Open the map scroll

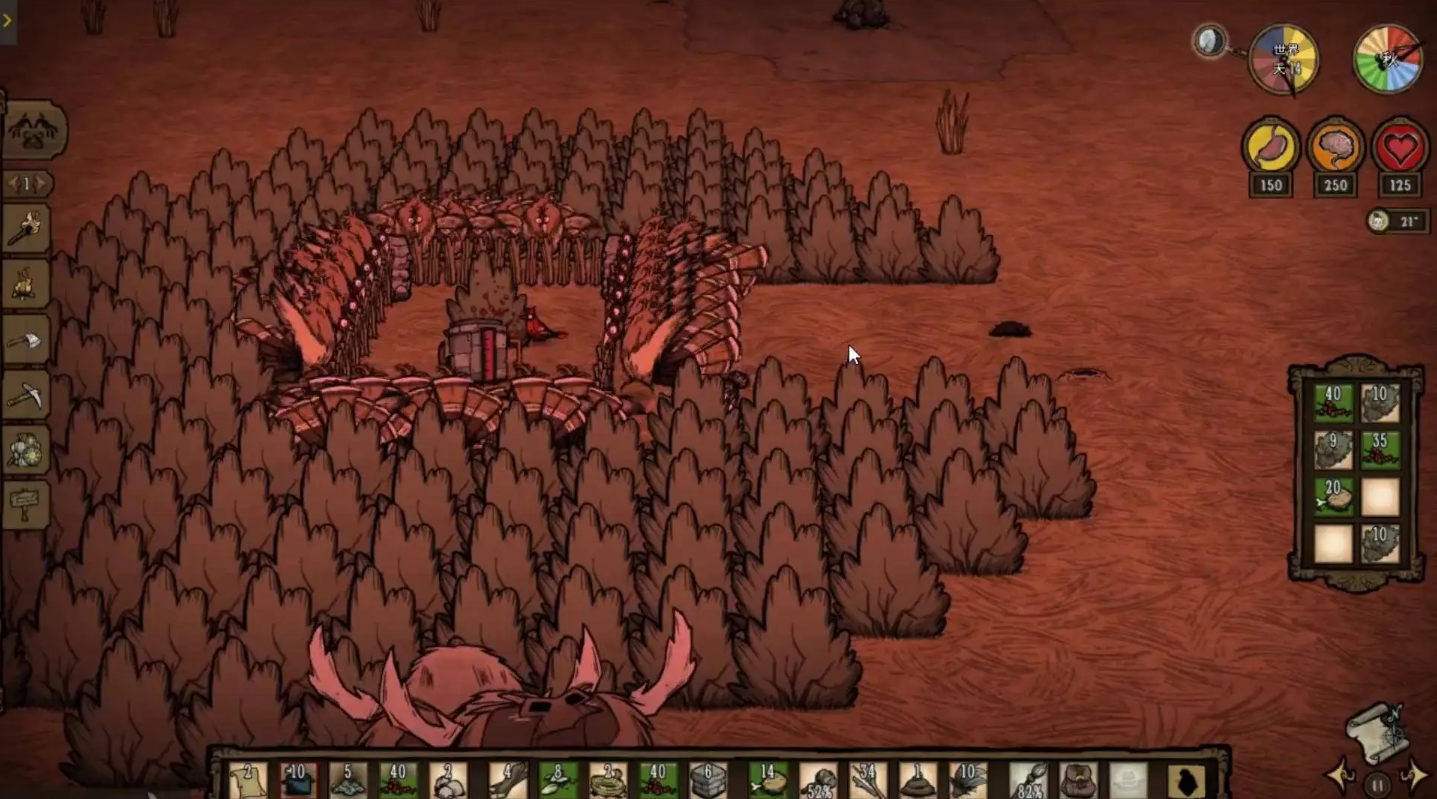click(1378, 732)
